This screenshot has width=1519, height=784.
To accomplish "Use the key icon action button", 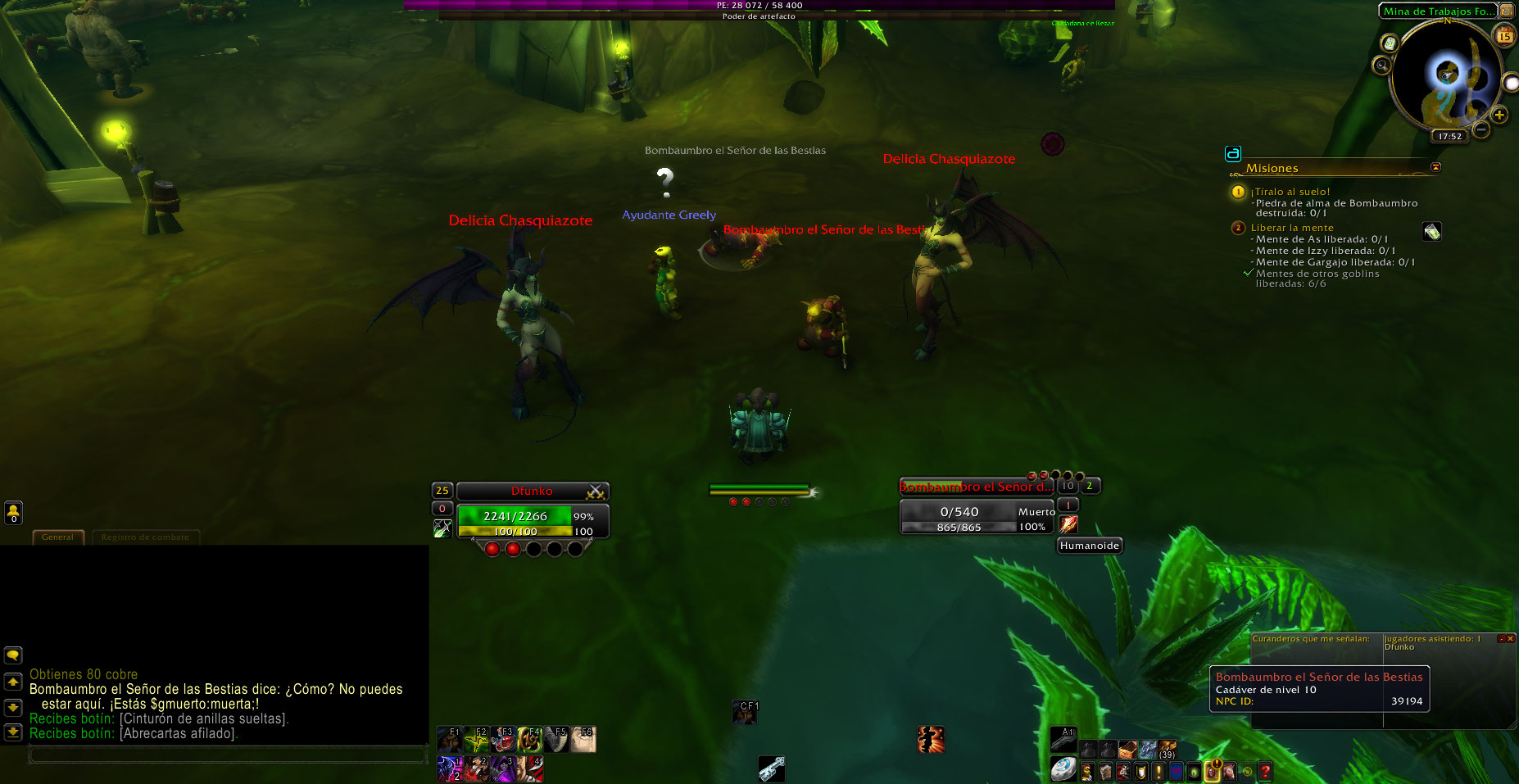I will tap(771, 768).
